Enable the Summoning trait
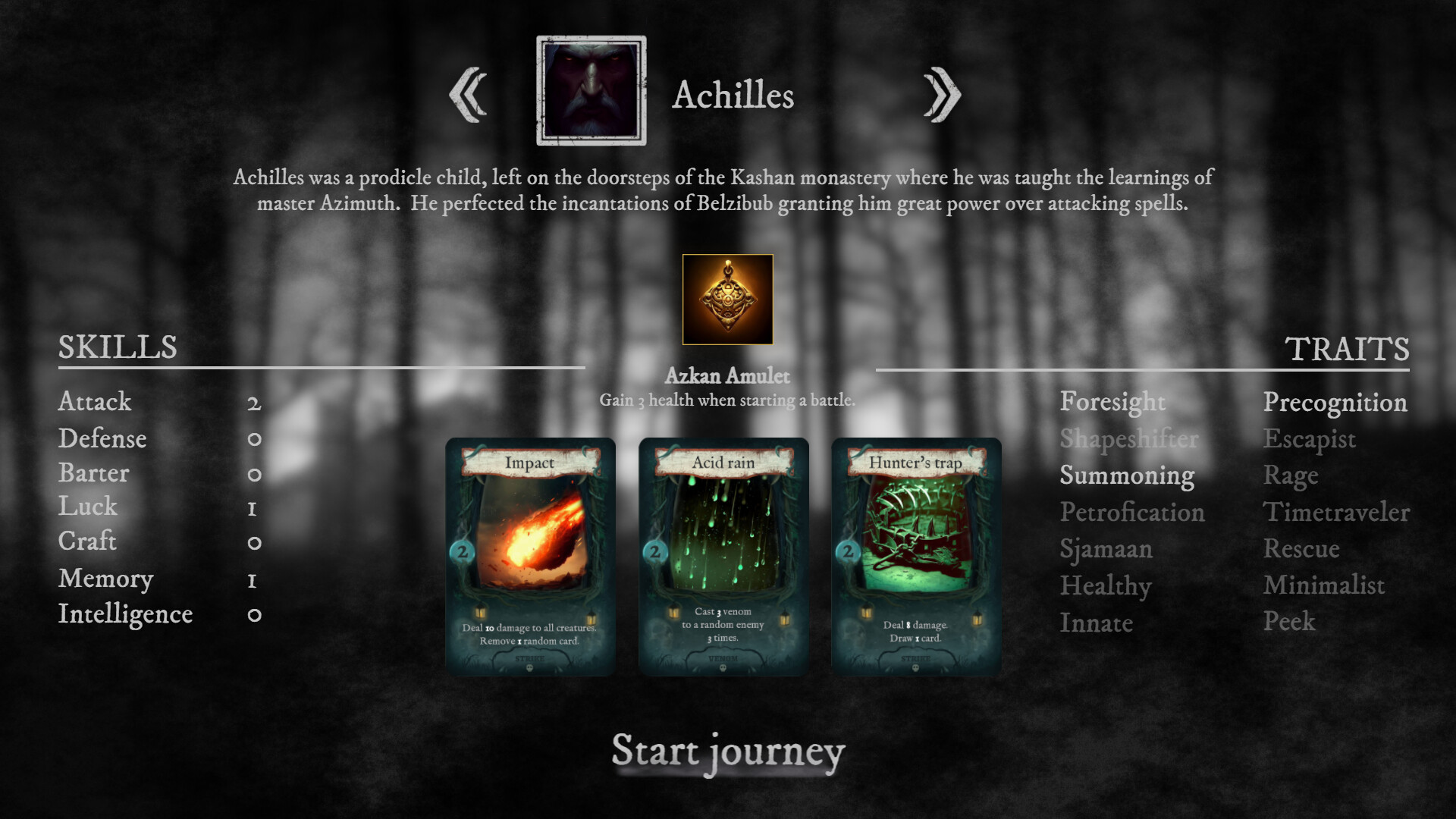This screenshot has height=819, width=1456. 1128,475
